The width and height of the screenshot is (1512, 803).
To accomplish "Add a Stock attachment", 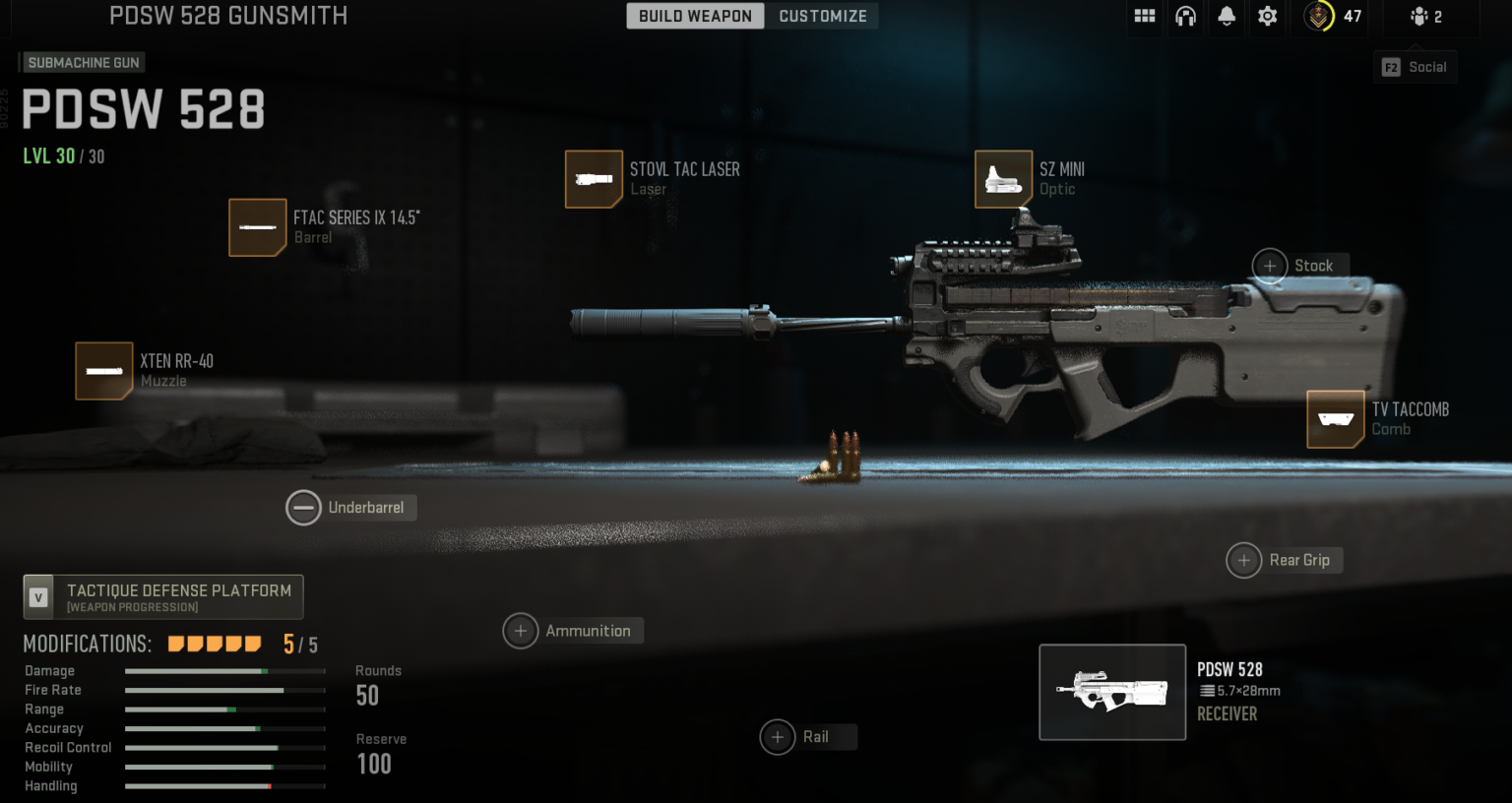I will coord(1269,266).
